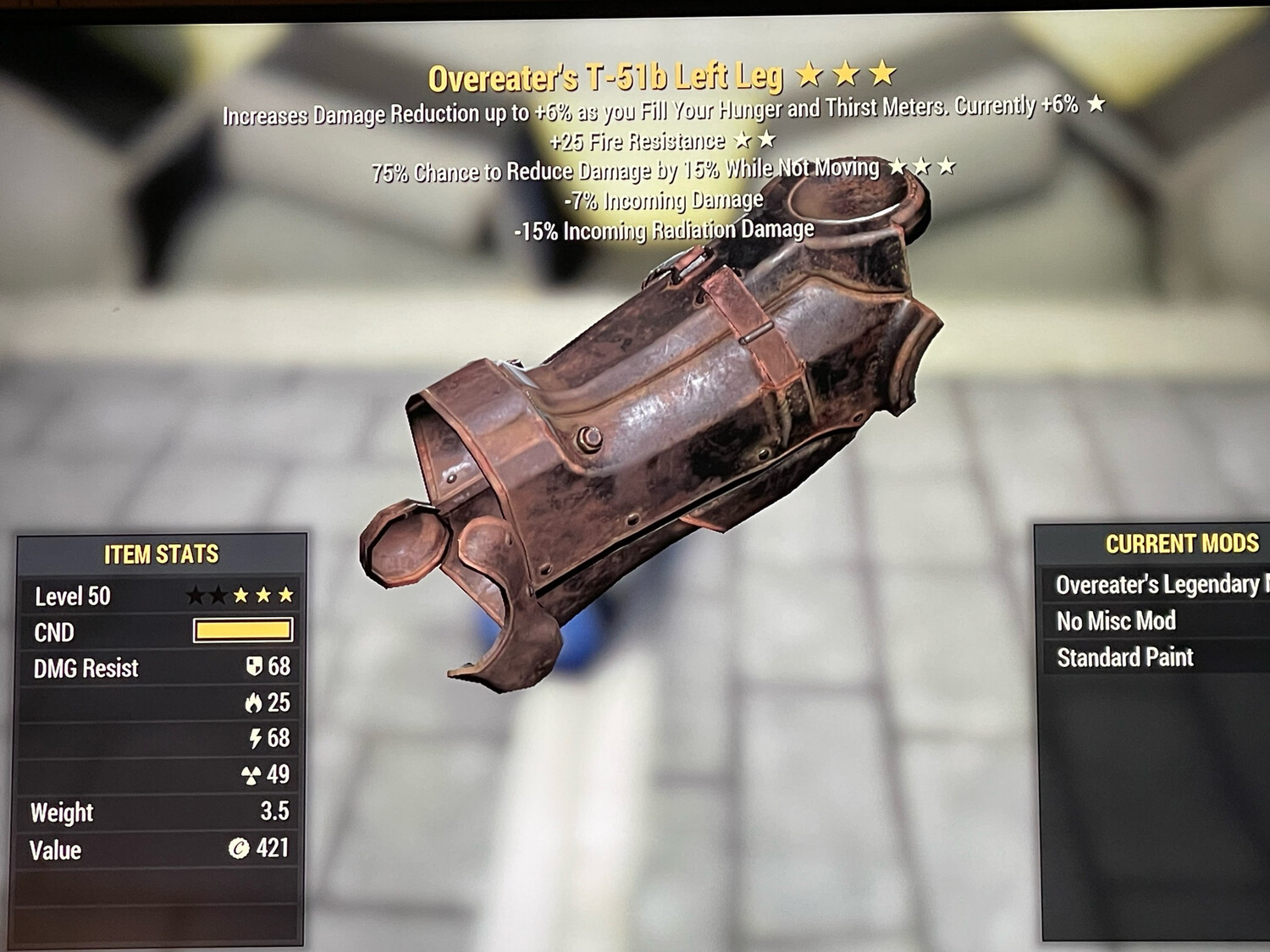This screenshot has height=952, width=1270.
Task: Select the No Misc Mod entry
Action: click(1115, 621)
